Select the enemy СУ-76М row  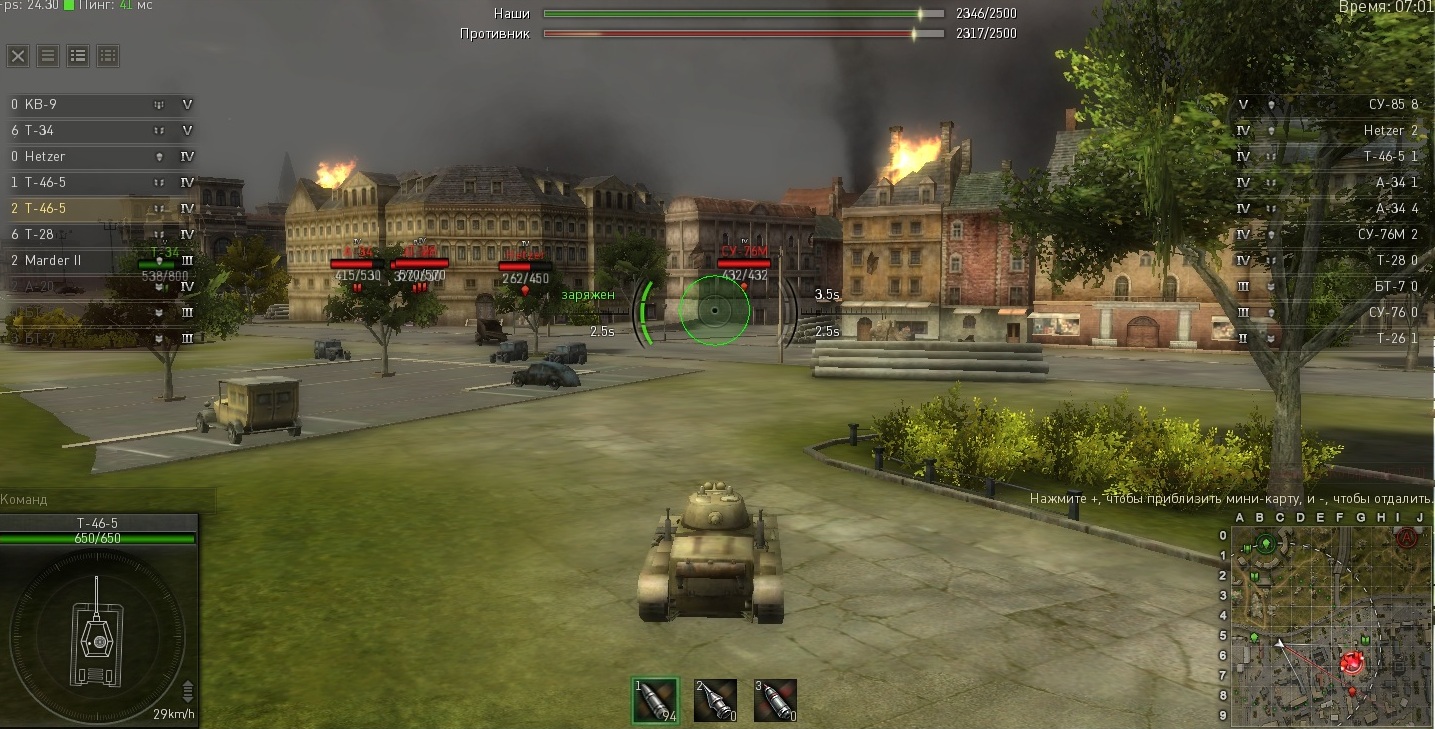[x=1330, y=235]
